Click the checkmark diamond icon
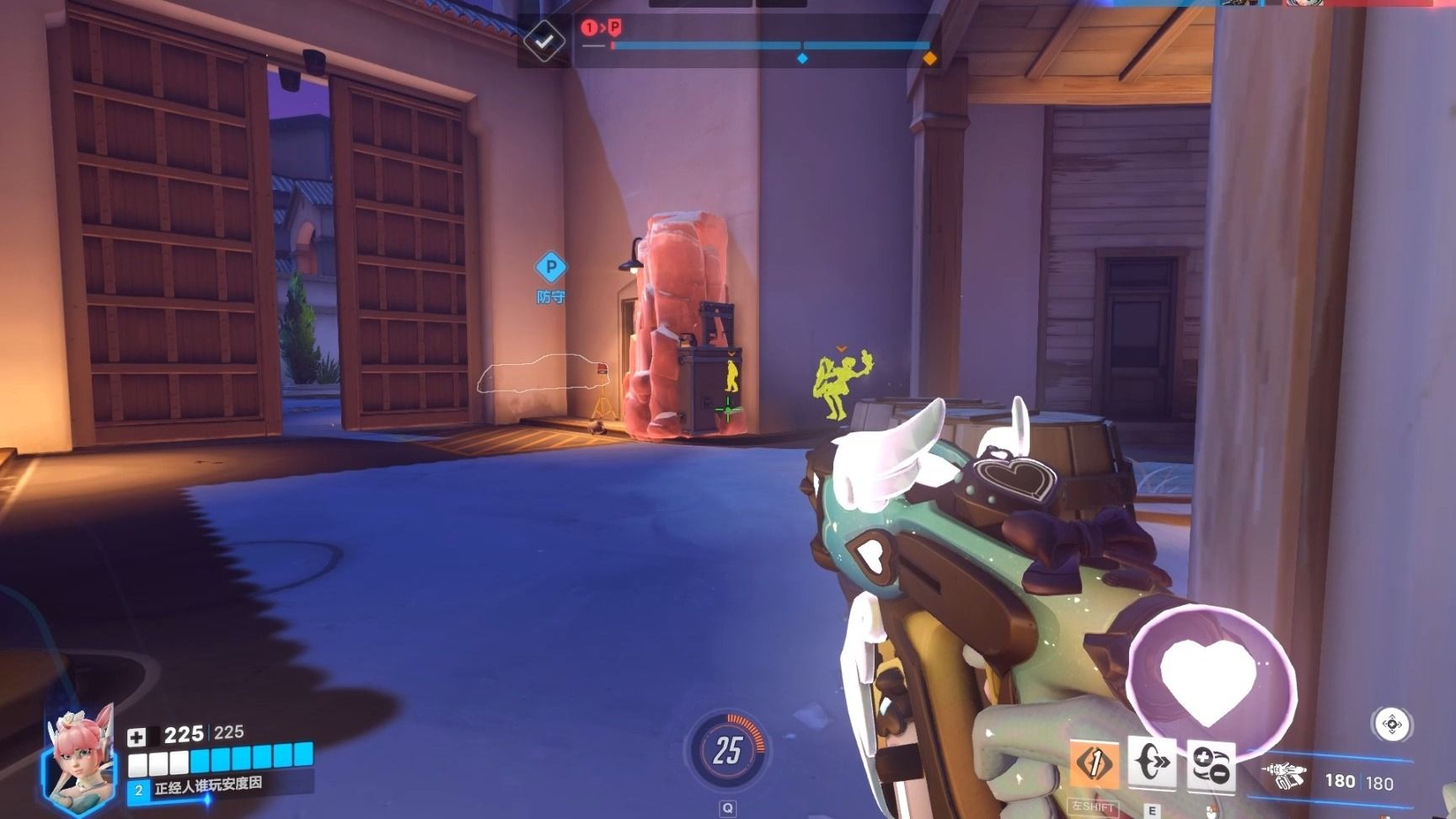 coord(544,40)
